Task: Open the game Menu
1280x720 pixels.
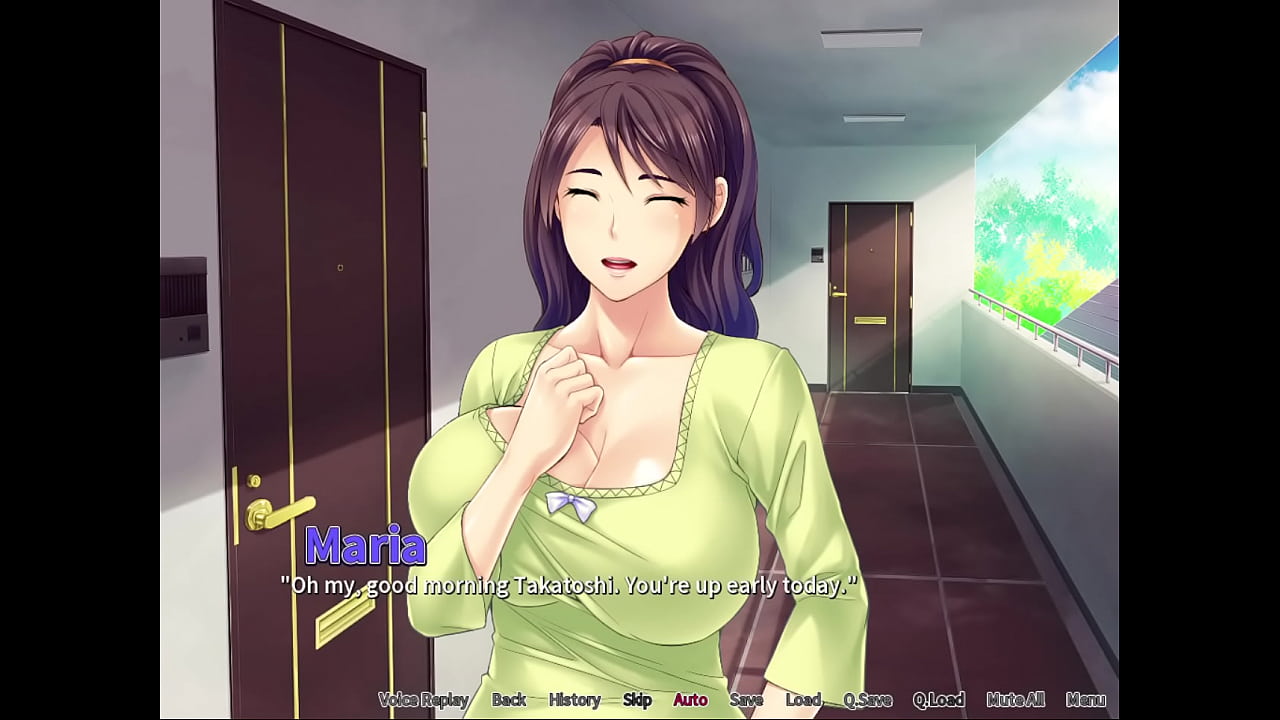Action: (1085, 700)
